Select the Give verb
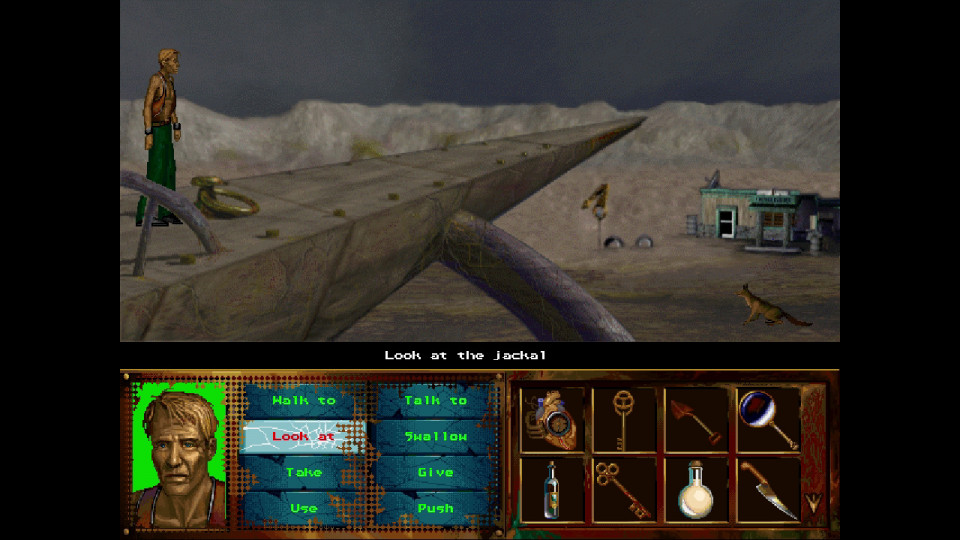The height and width of the screenshot is (540, 960). 435,472
